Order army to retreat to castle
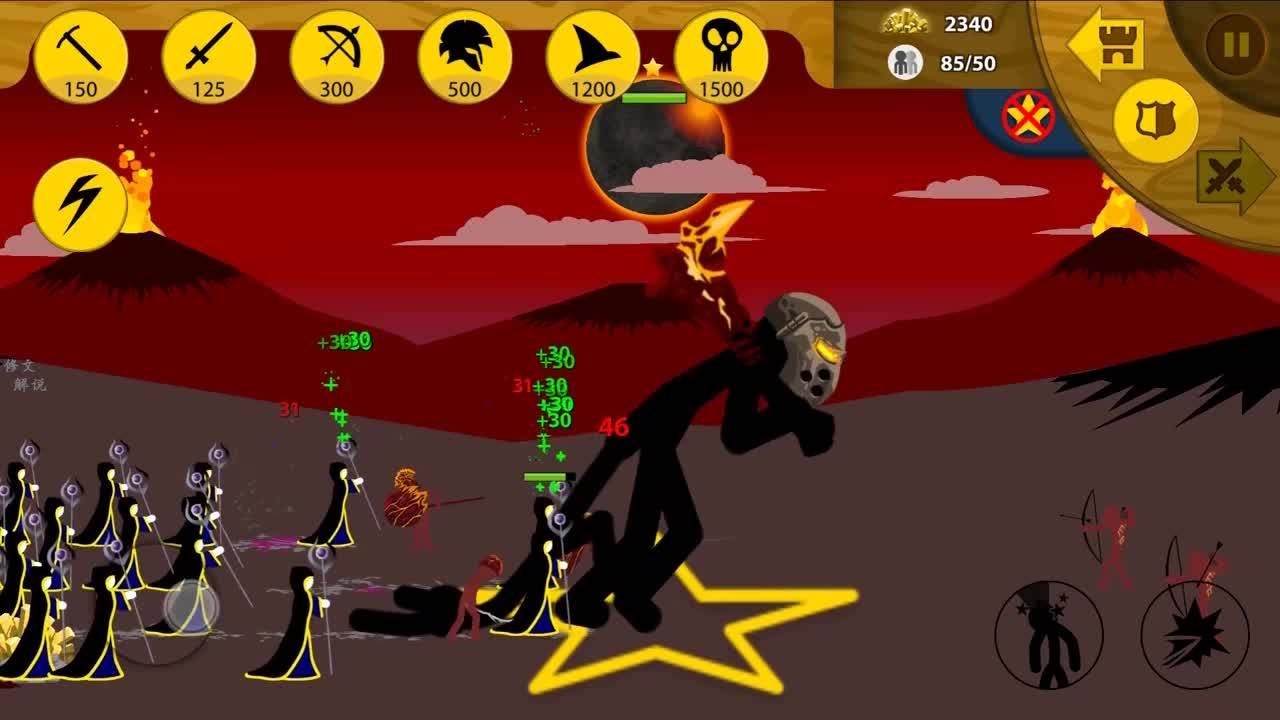This screenshot has width=1280, height=720. 1105,43
